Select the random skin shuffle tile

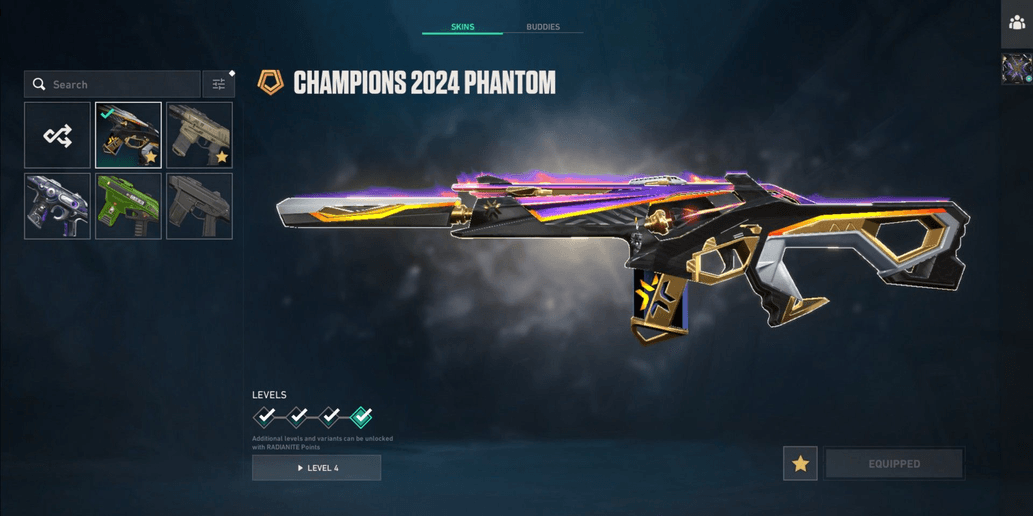58,135
